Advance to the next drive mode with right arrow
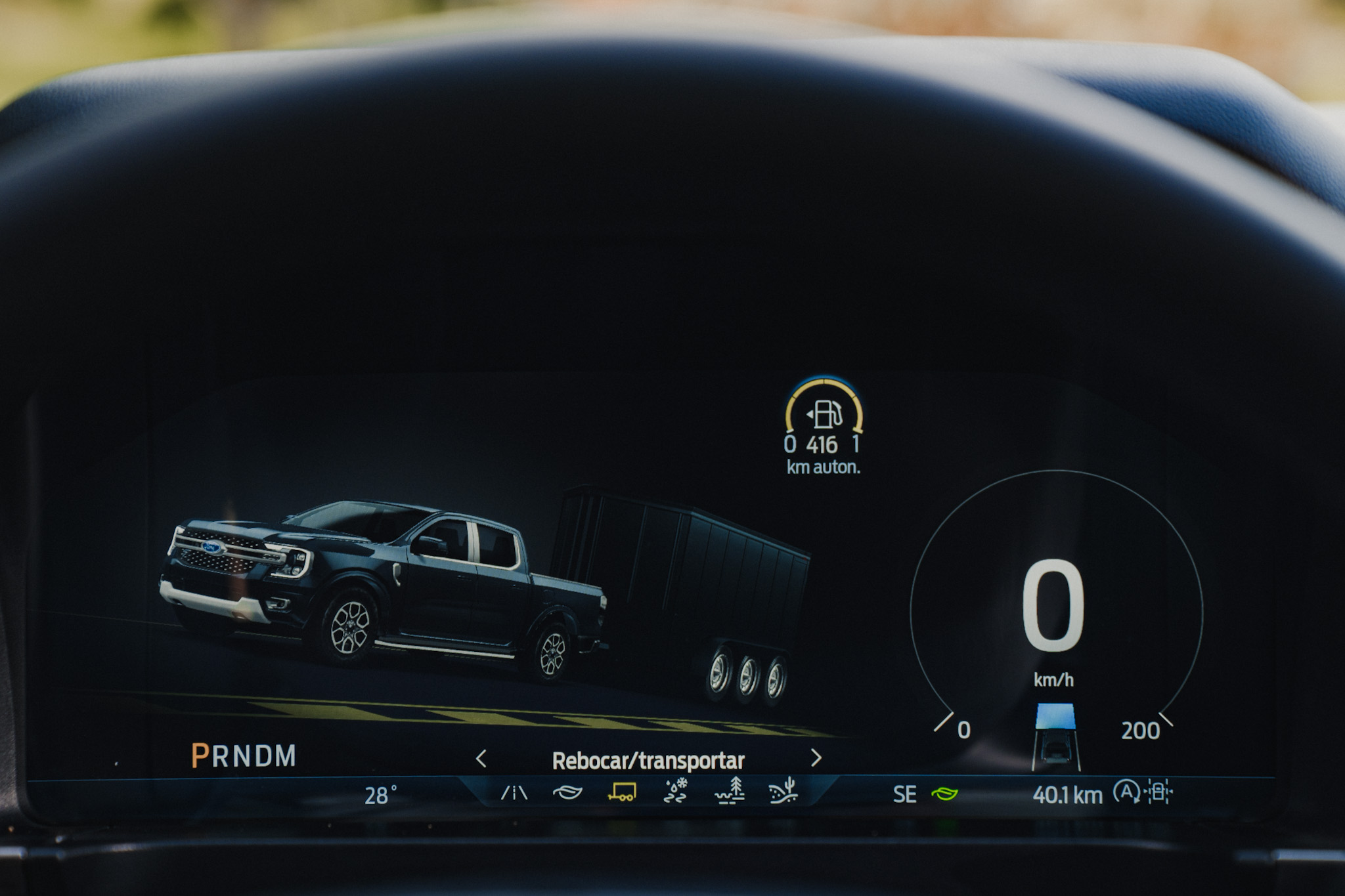This screenshot has height=896, width=1345. pyautogui.click(x=816, y=758)
